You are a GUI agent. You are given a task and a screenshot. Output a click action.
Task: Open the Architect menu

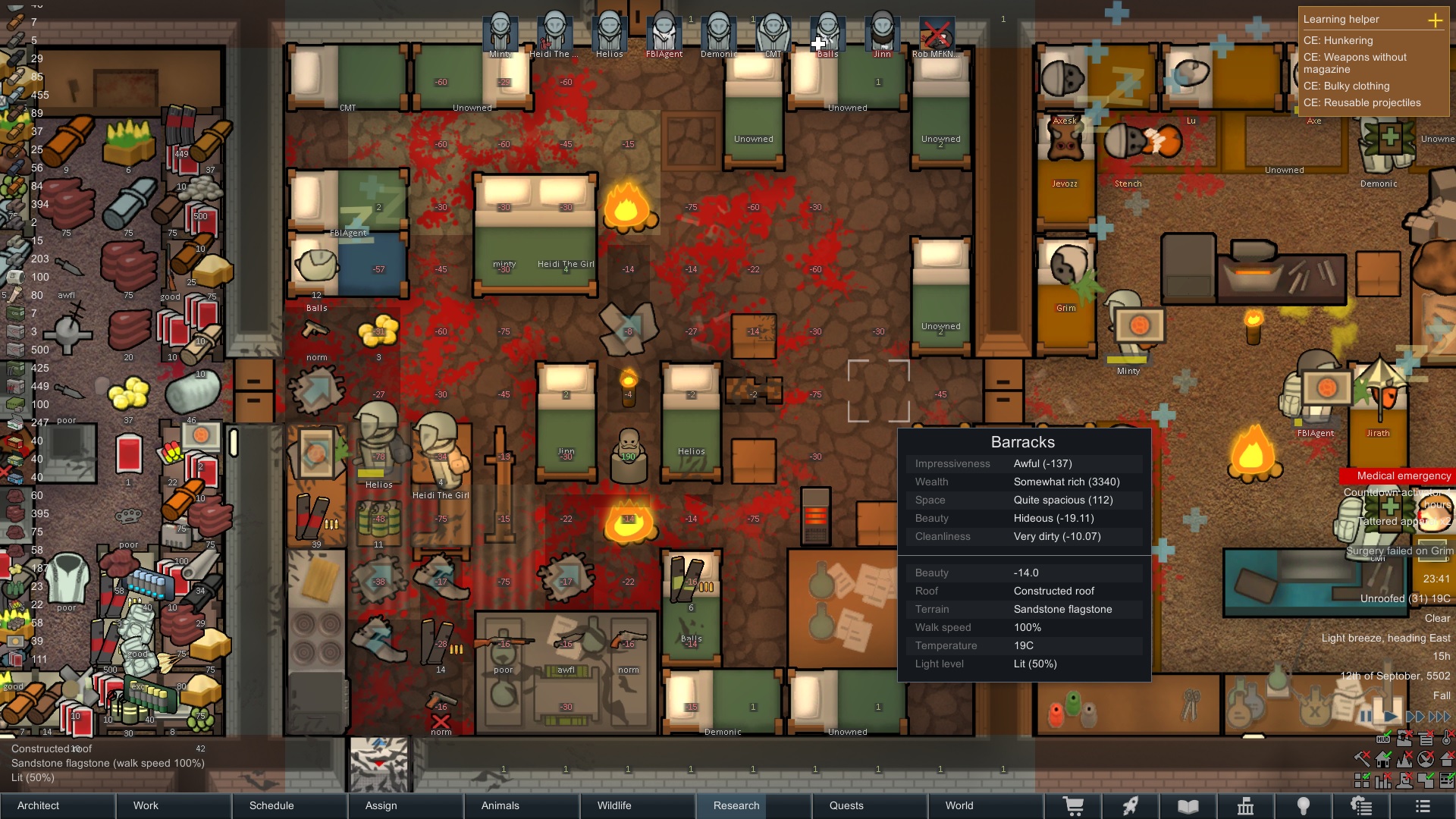tap(58, 805)
